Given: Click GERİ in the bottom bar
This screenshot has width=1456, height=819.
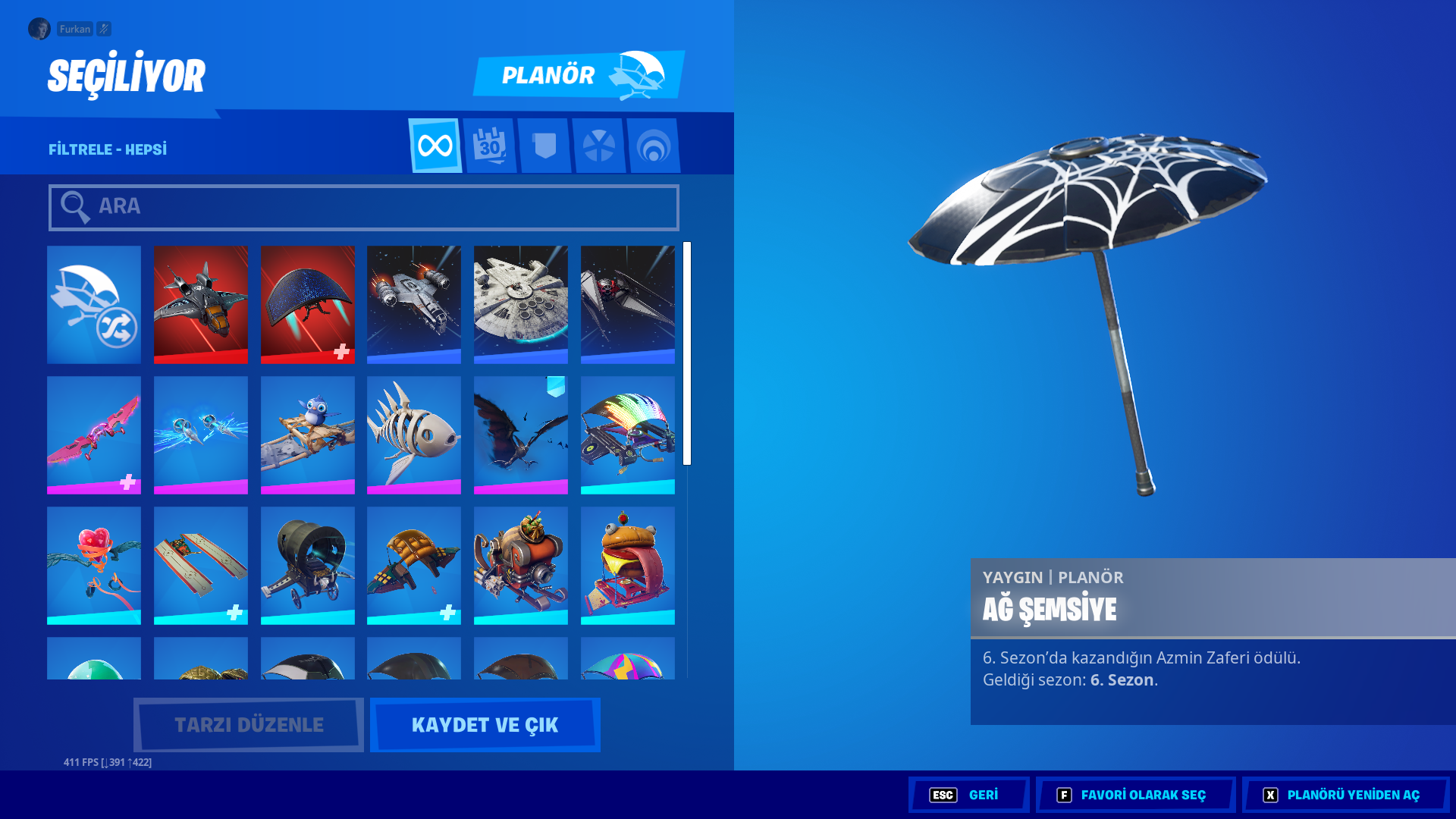Looking at the screenshot, I should pos(968,795).
